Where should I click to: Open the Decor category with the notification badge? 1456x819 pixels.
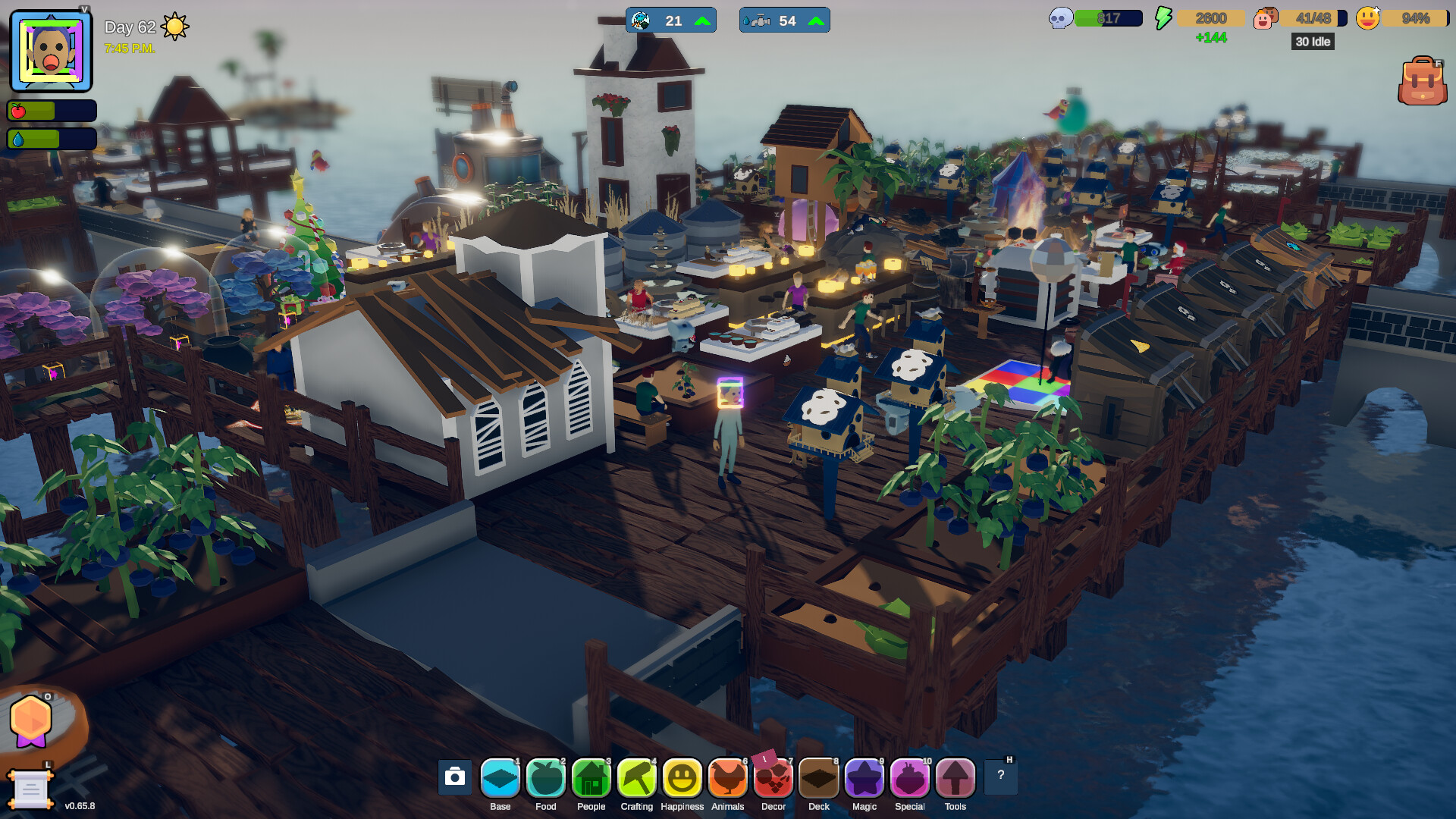773,777
